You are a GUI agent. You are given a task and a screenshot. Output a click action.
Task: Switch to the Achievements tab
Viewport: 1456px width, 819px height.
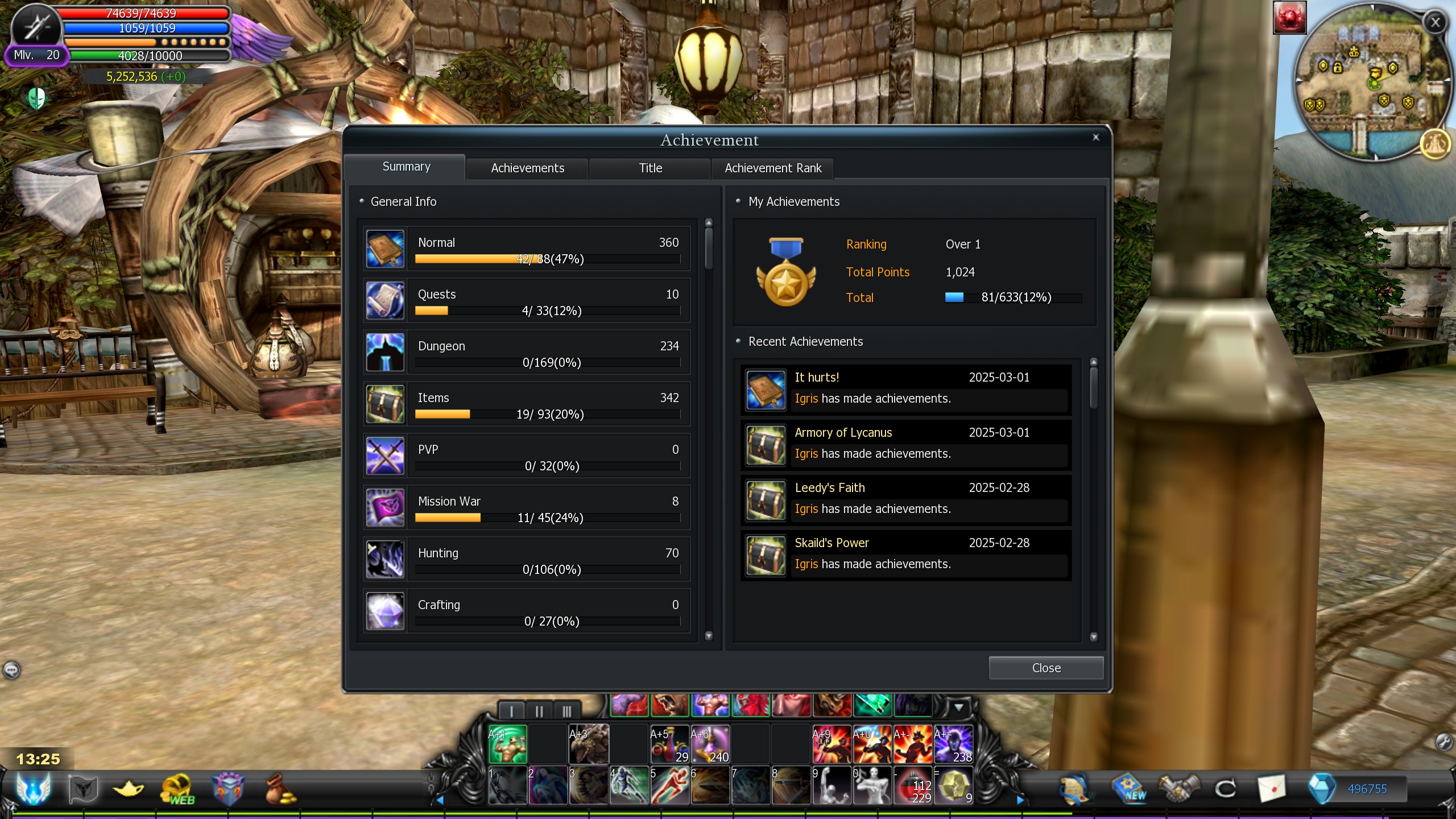click(527, 168)
